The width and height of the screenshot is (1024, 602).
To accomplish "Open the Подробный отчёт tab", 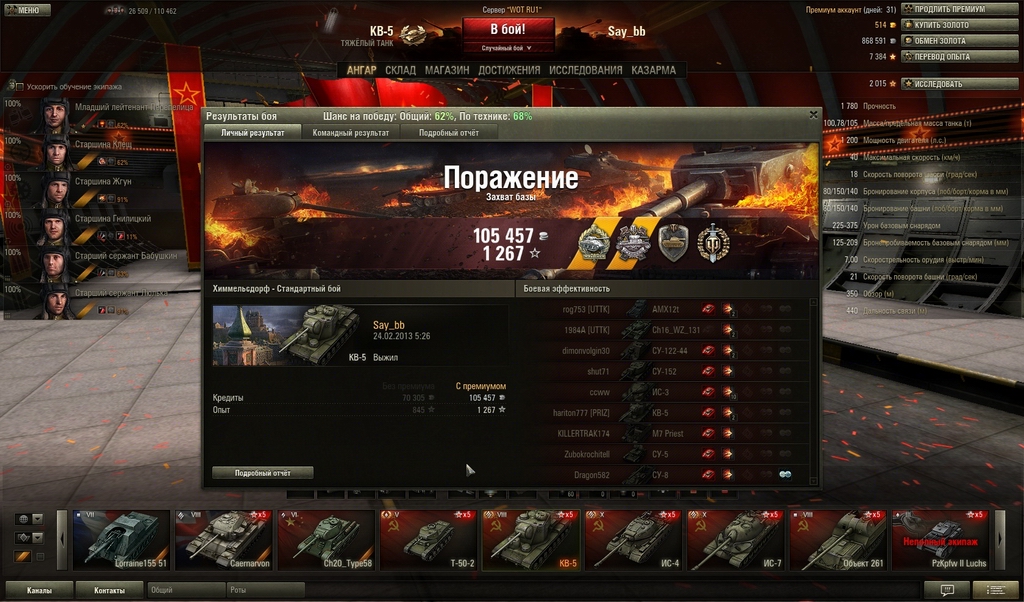I will (449, 132).
